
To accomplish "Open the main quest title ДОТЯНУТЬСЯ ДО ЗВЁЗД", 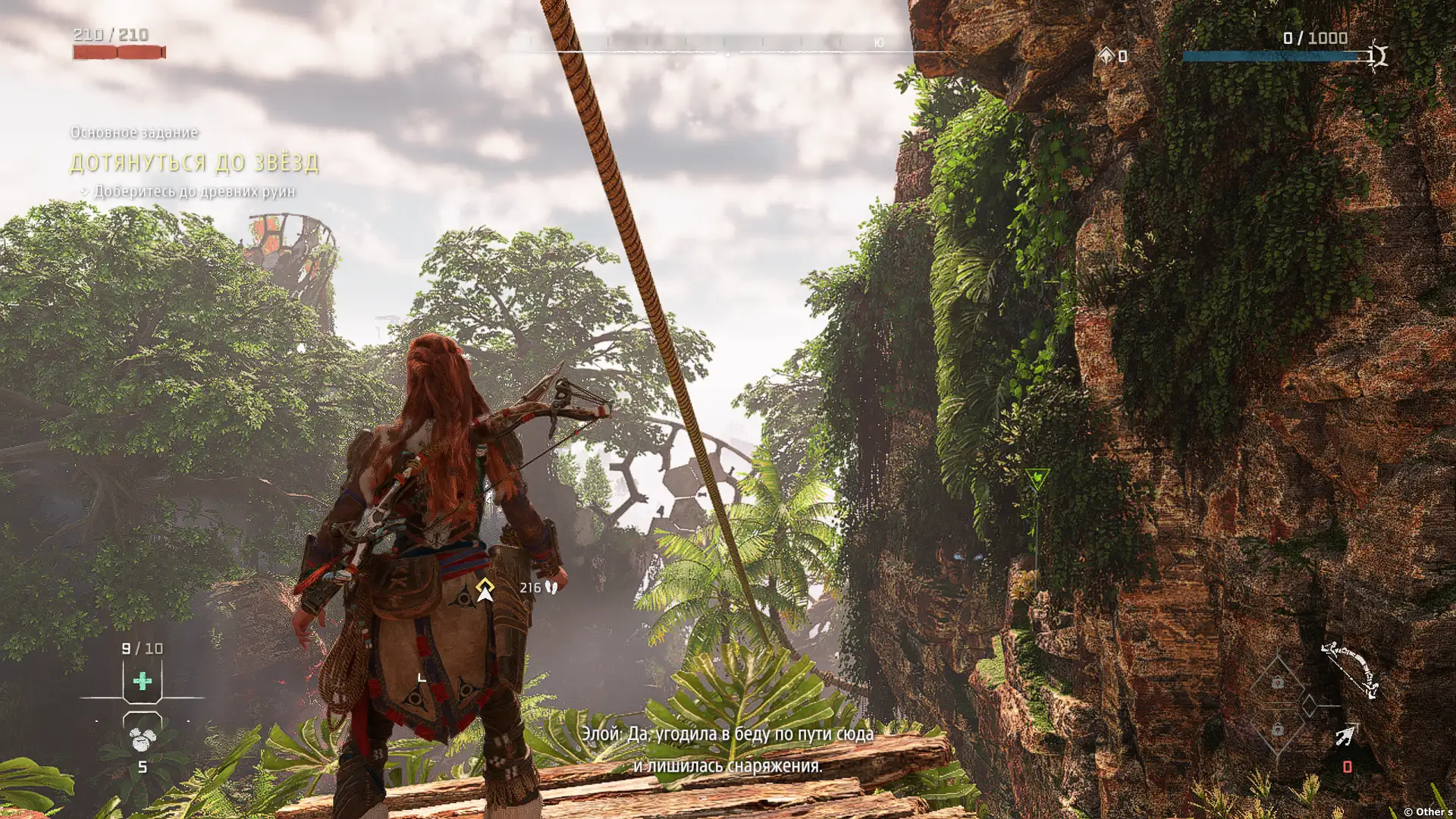I will (194, 163).
